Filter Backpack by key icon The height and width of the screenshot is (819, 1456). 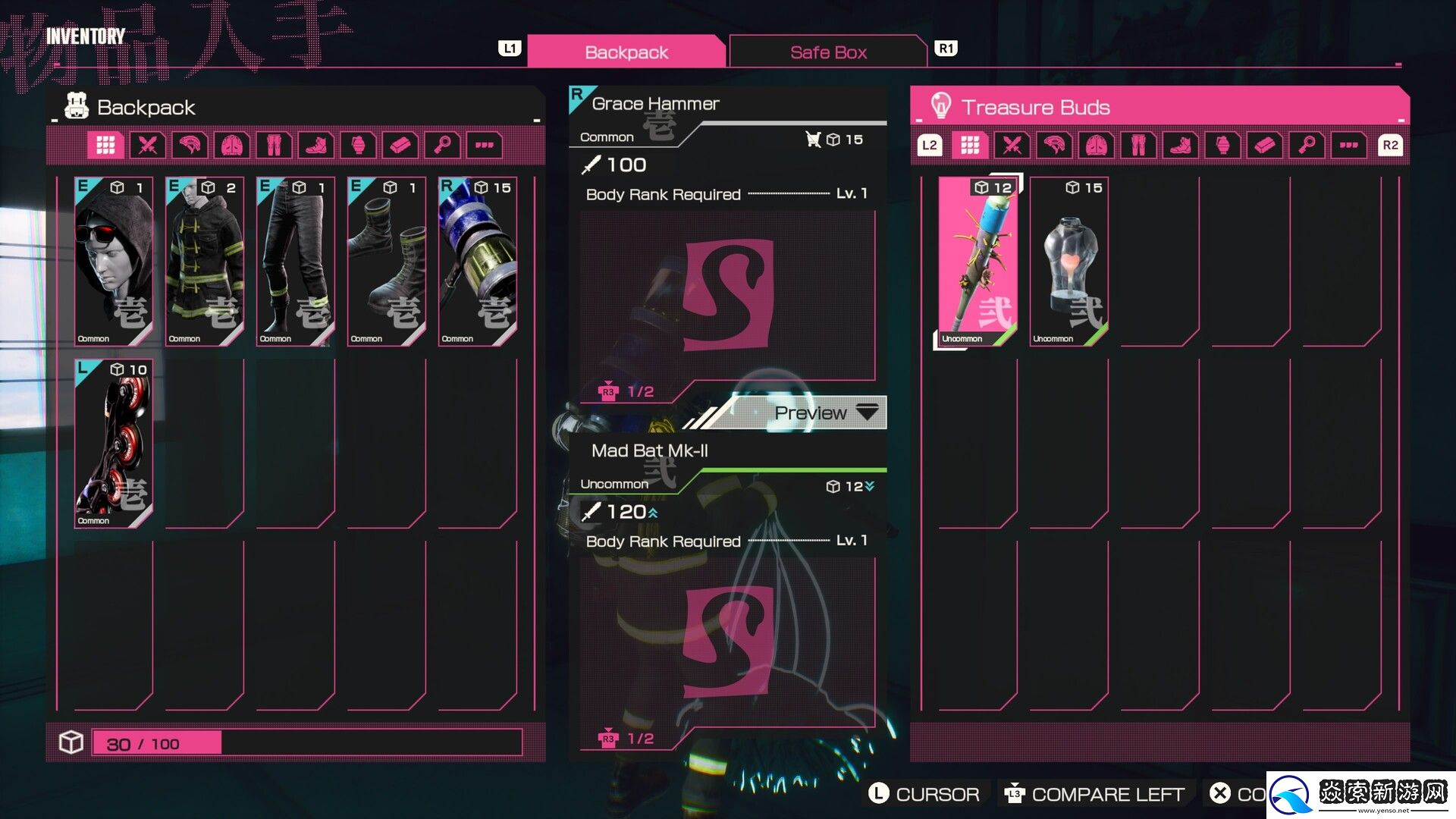(443, 145)
